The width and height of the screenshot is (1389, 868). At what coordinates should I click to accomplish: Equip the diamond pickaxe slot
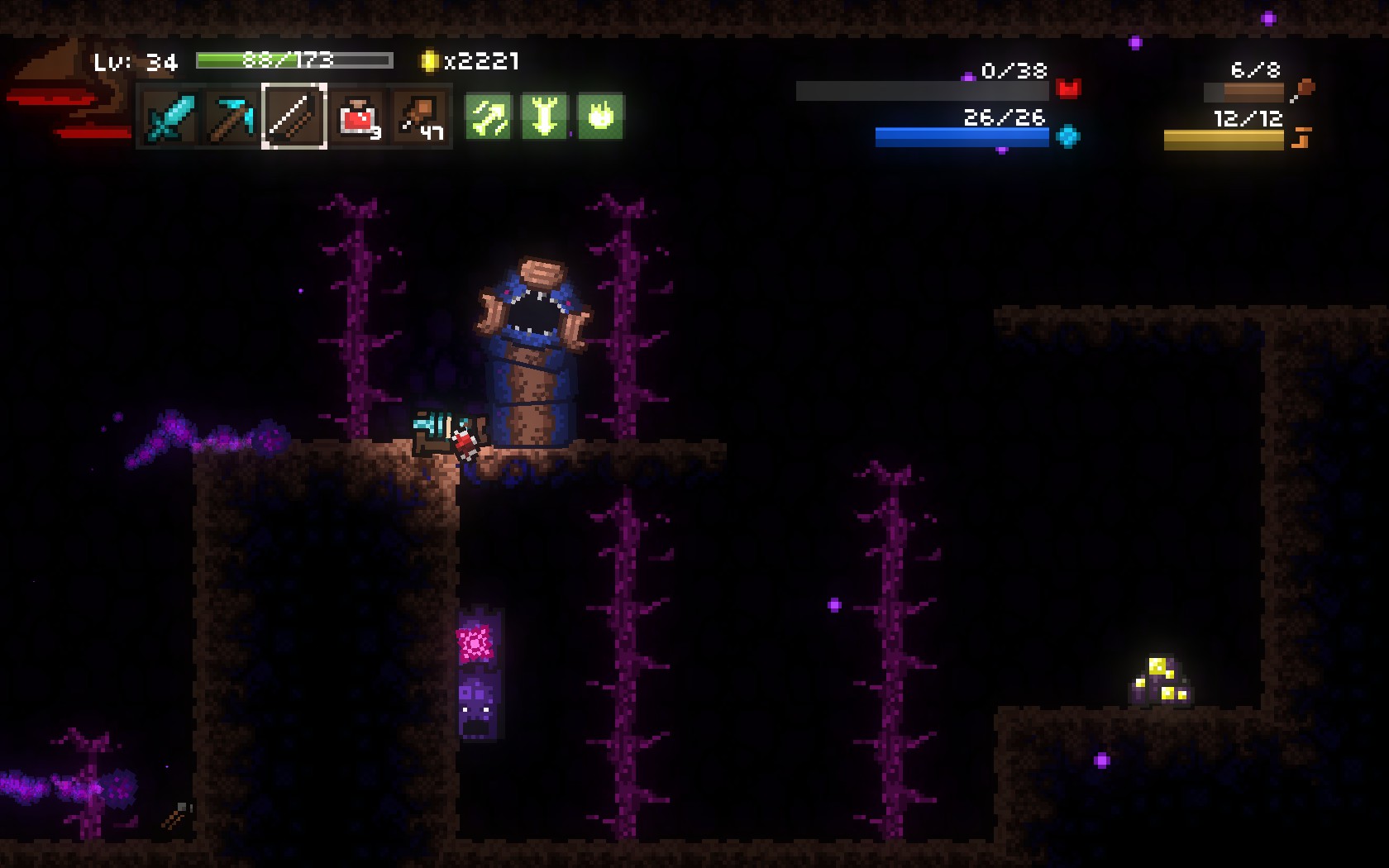pos(231,117)
